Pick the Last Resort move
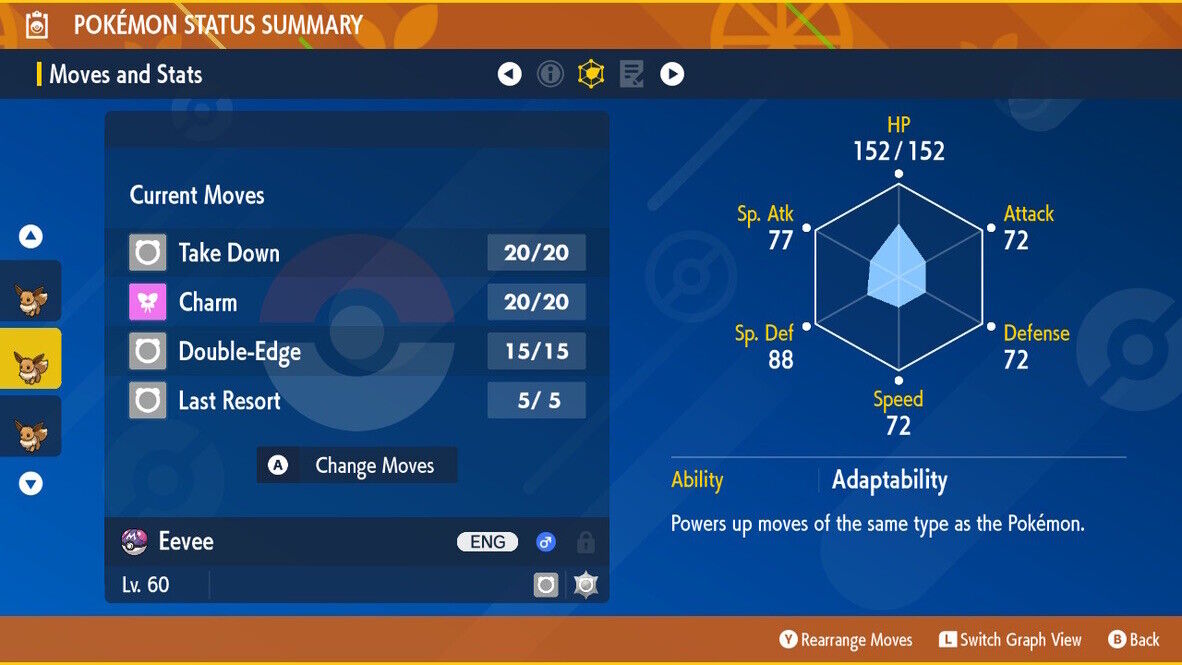The height and width of the screenshot is (665, 1182). coord(356,401)
